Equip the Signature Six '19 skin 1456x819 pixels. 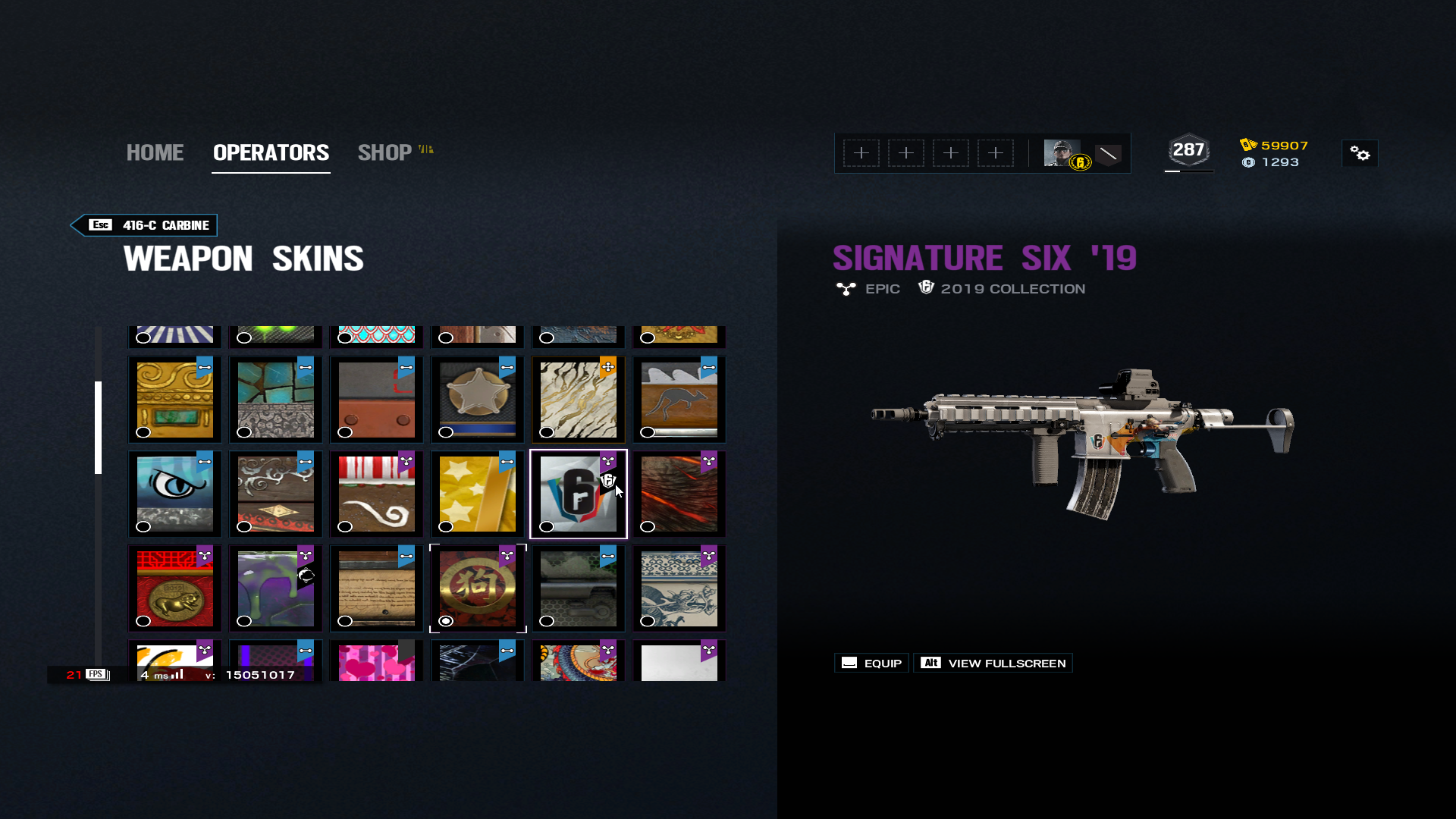(x=872, y=663)
